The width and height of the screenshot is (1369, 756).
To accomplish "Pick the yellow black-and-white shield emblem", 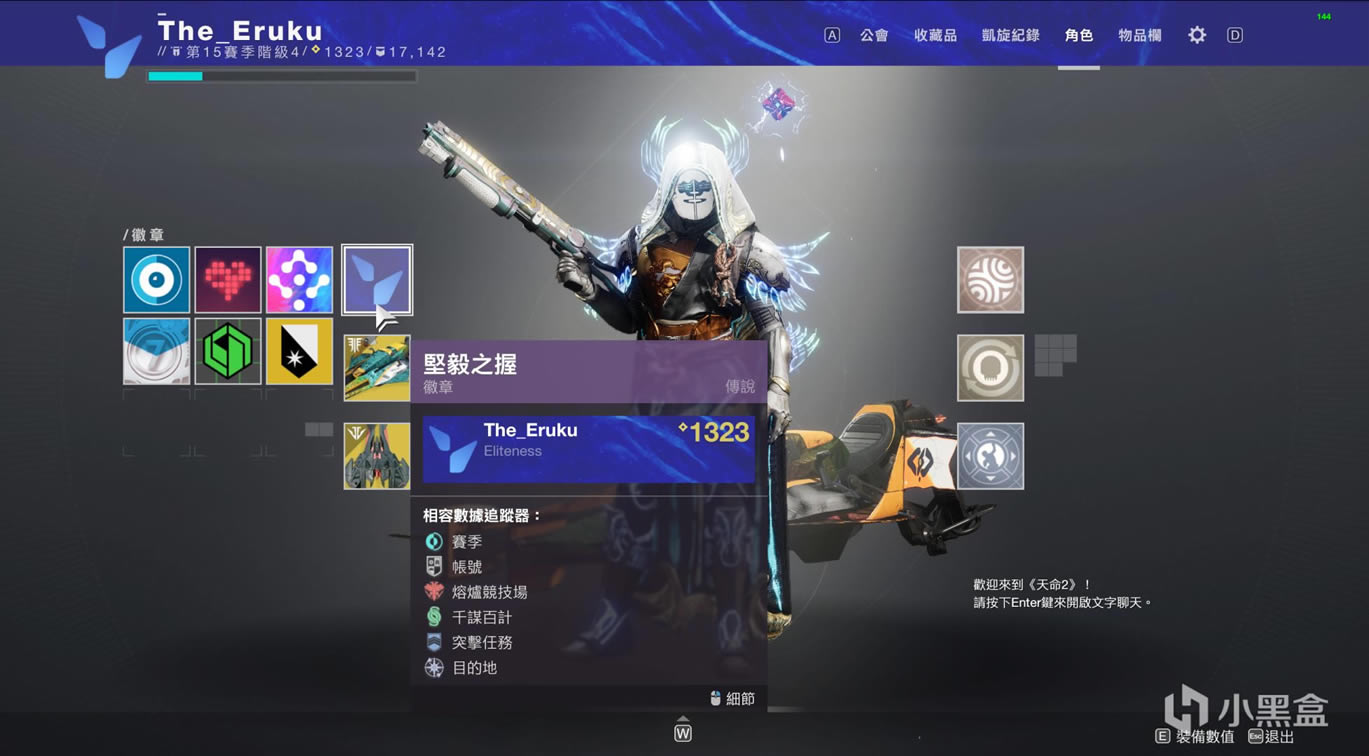I will pos(299,351).
